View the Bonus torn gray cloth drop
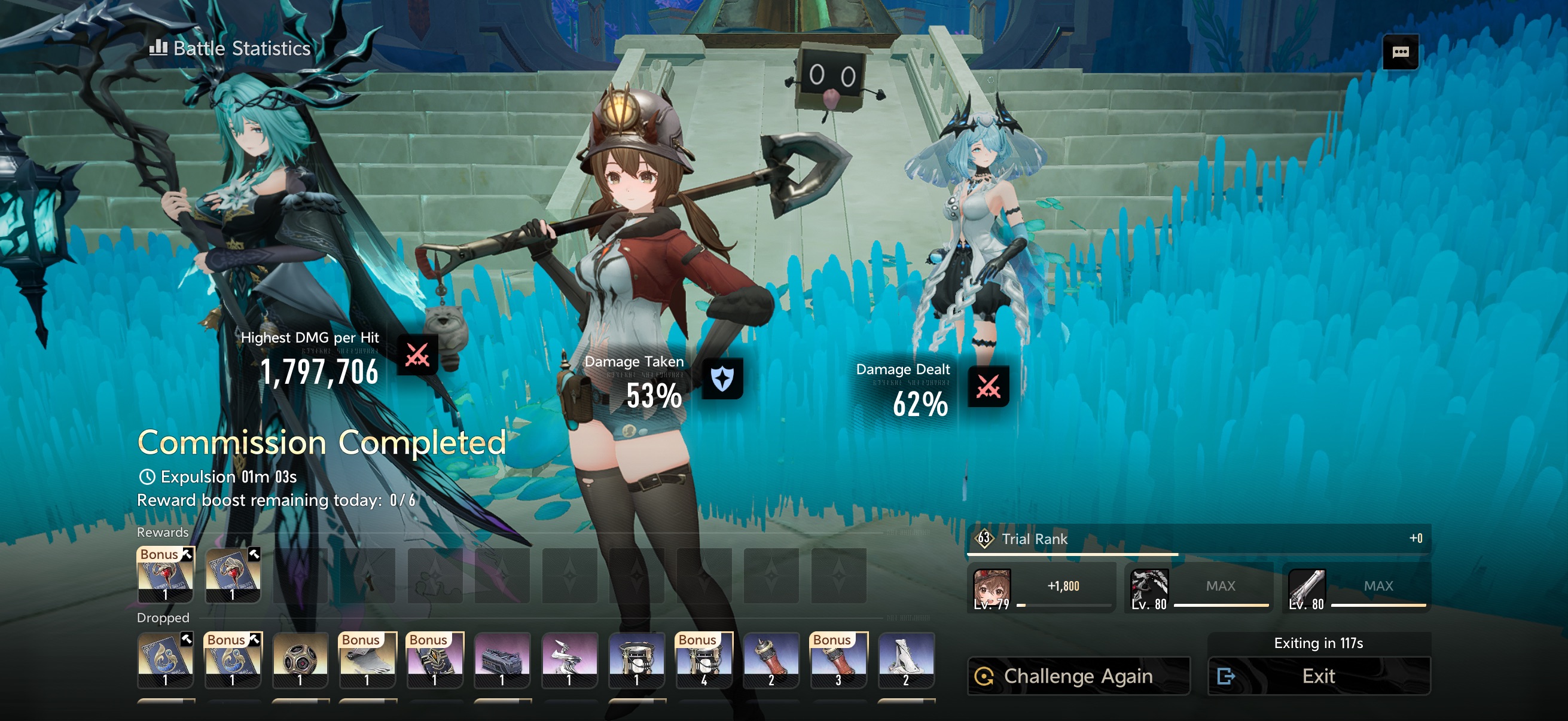Screen dimensions: 1568x721 click(367, 660)
